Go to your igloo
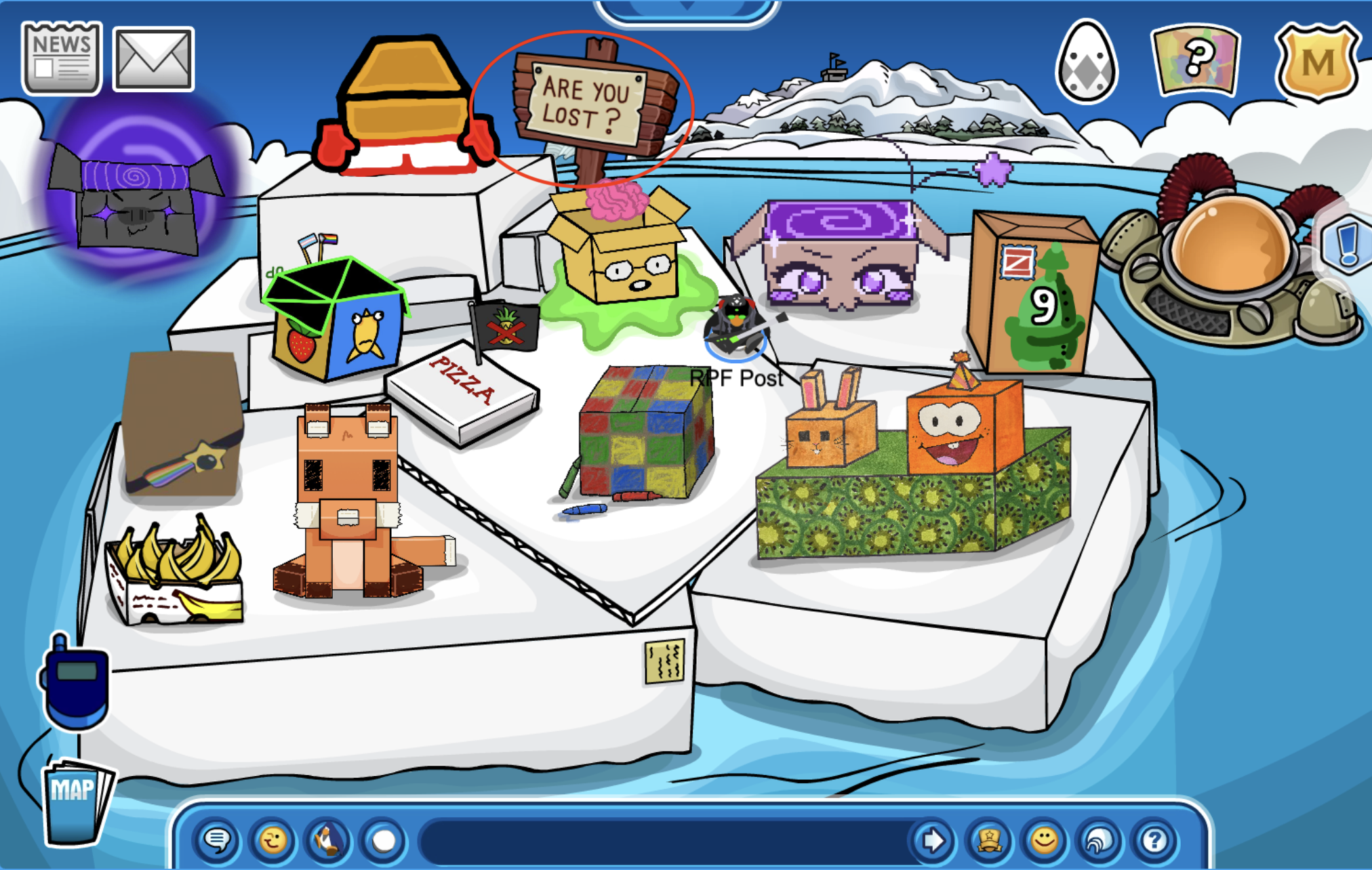The height and width of the screenshot is (870, 1372). pos(1099,841)
